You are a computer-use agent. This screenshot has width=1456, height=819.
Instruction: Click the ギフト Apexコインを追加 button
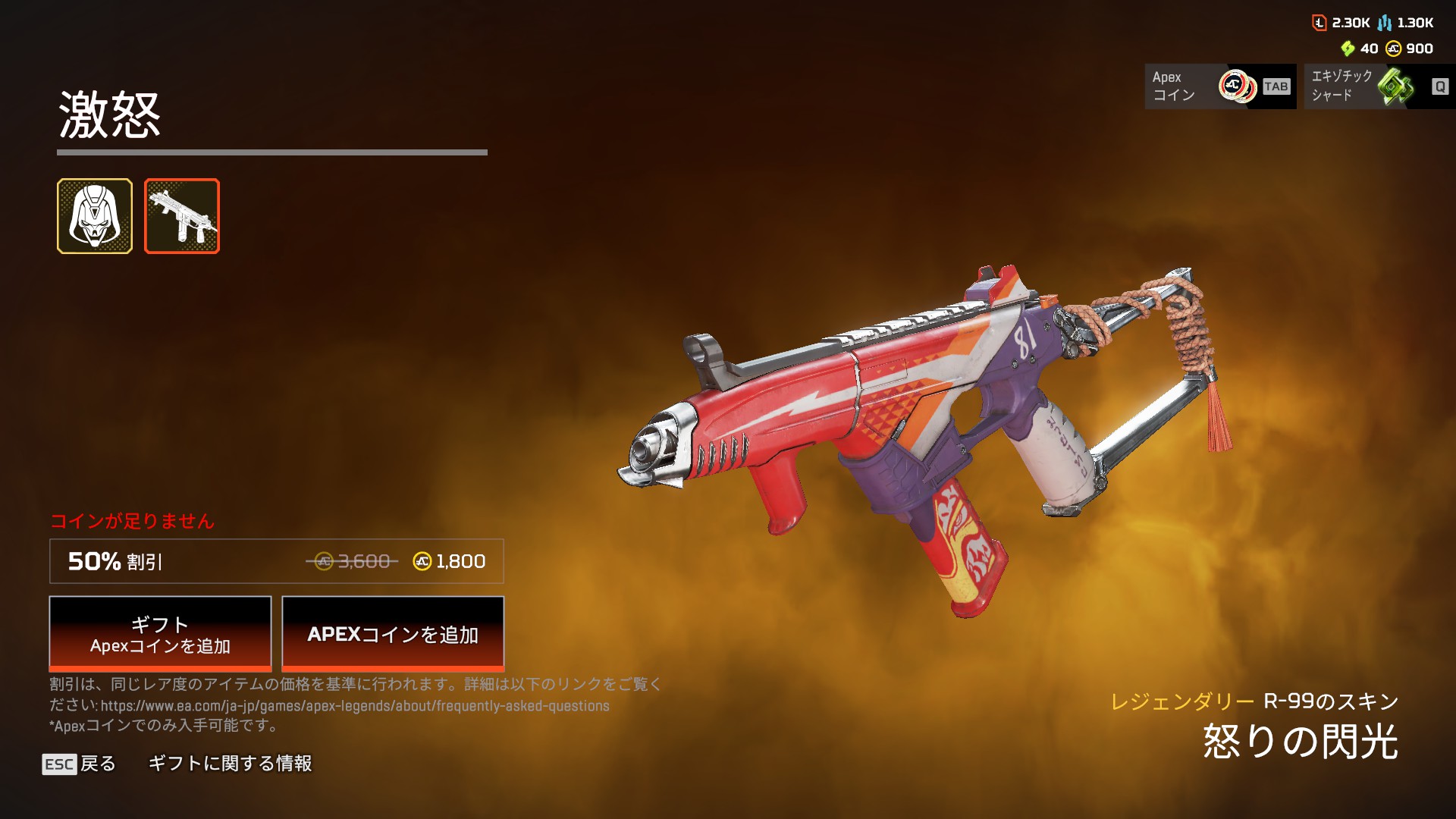tap(160, 634)
